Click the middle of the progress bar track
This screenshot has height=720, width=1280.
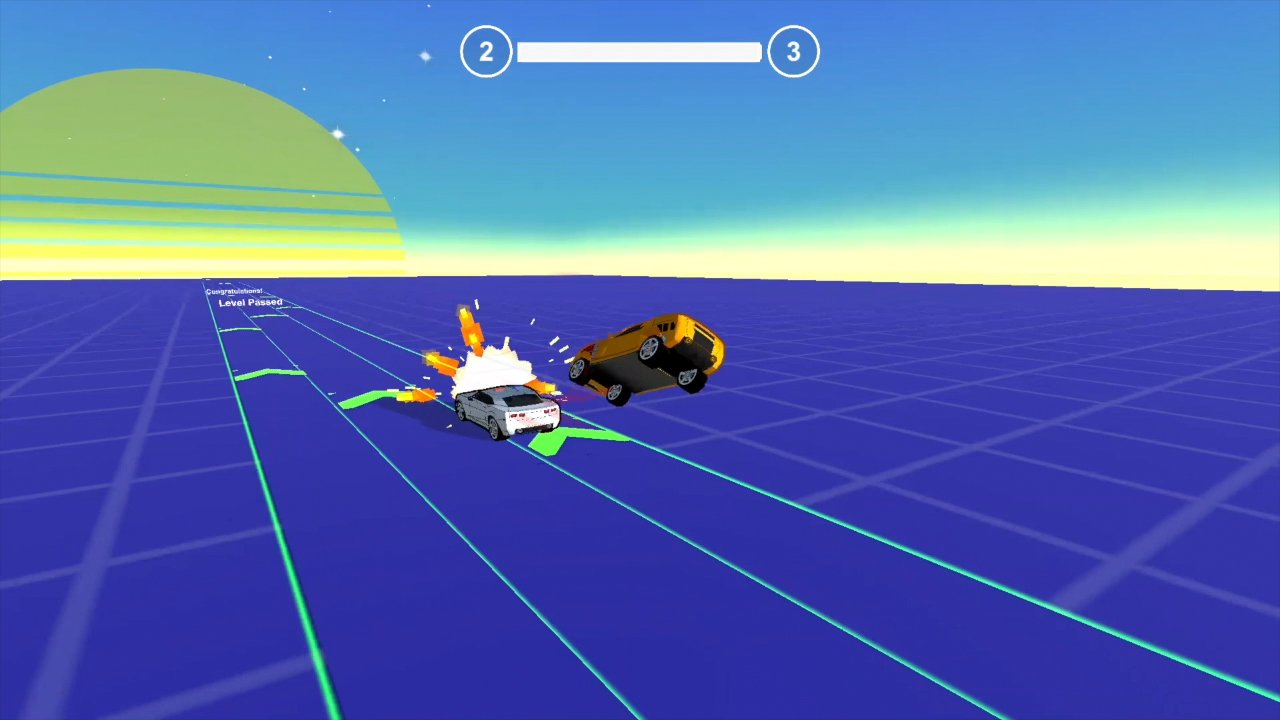point(639,51)
